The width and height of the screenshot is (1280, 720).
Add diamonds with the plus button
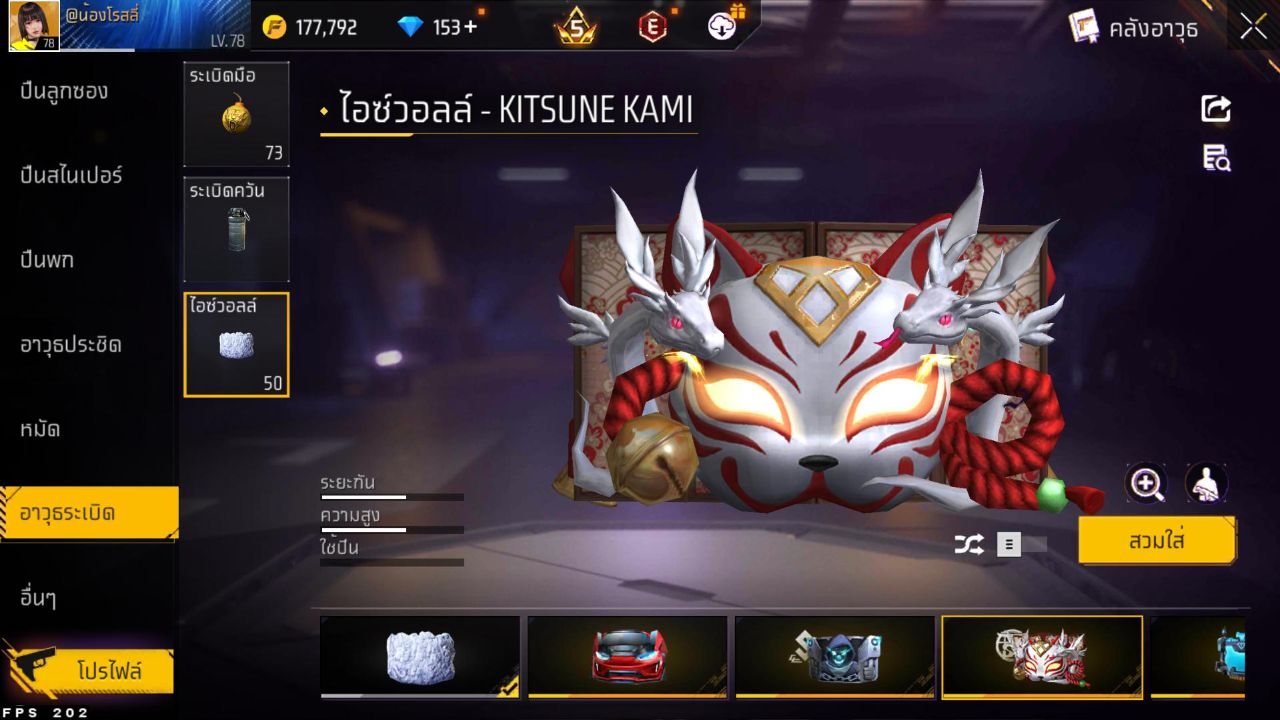tap(469, 27)
